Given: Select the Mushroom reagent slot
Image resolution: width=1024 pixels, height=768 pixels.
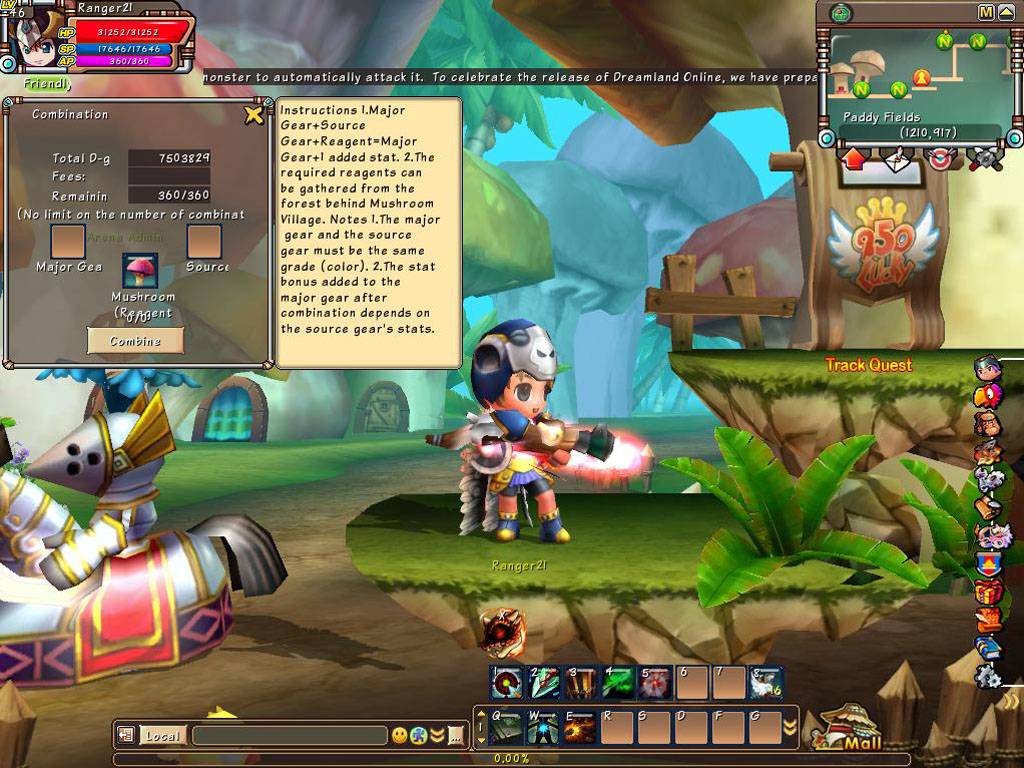Looking at the screenshot, I should [x=140, y=271].
